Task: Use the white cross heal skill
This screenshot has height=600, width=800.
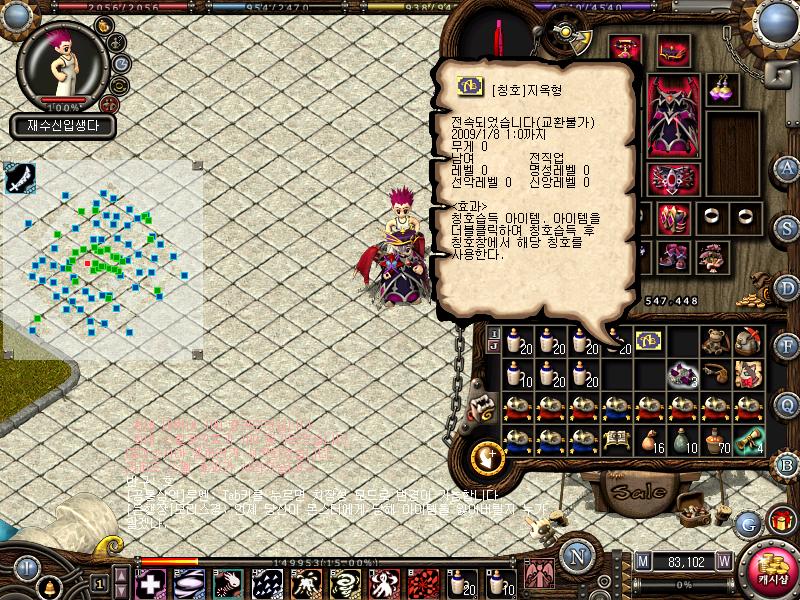Action: pos(149,582)
